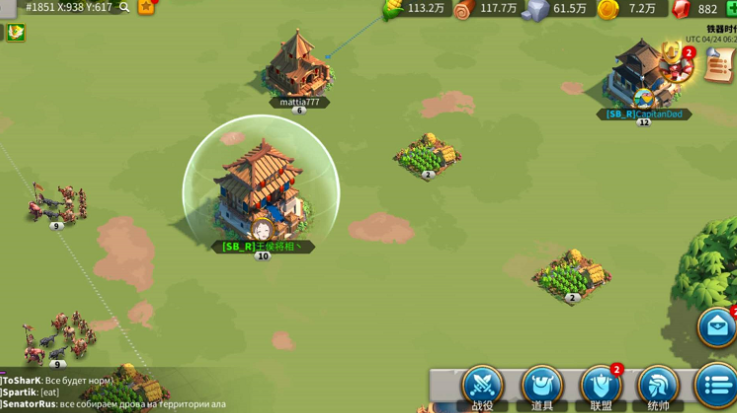Open the star bookmarks button
This screenshot has width=737, height=413.
pos(146,7)
